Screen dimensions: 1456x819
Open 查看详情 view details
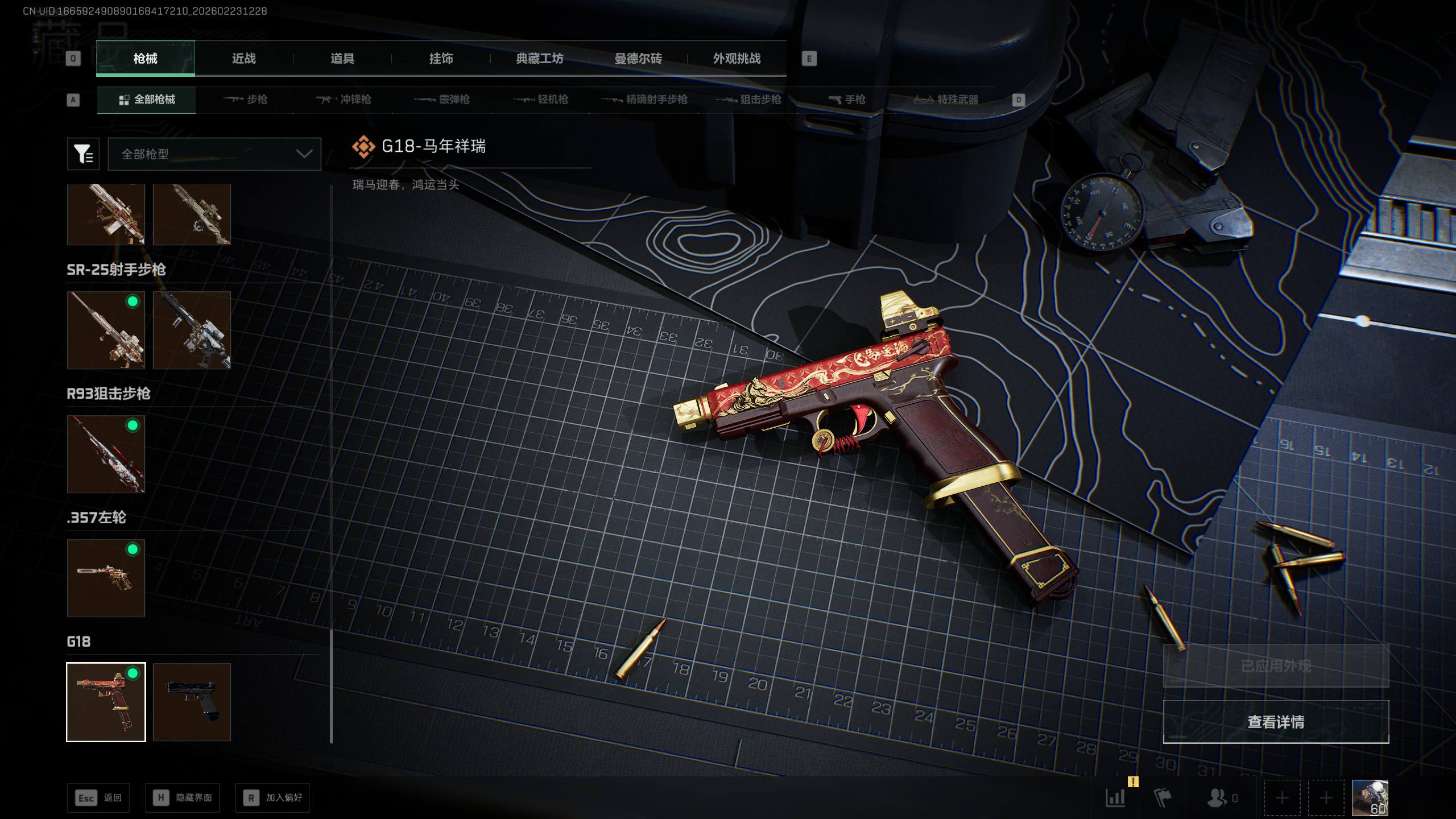tap(1275, 722)
